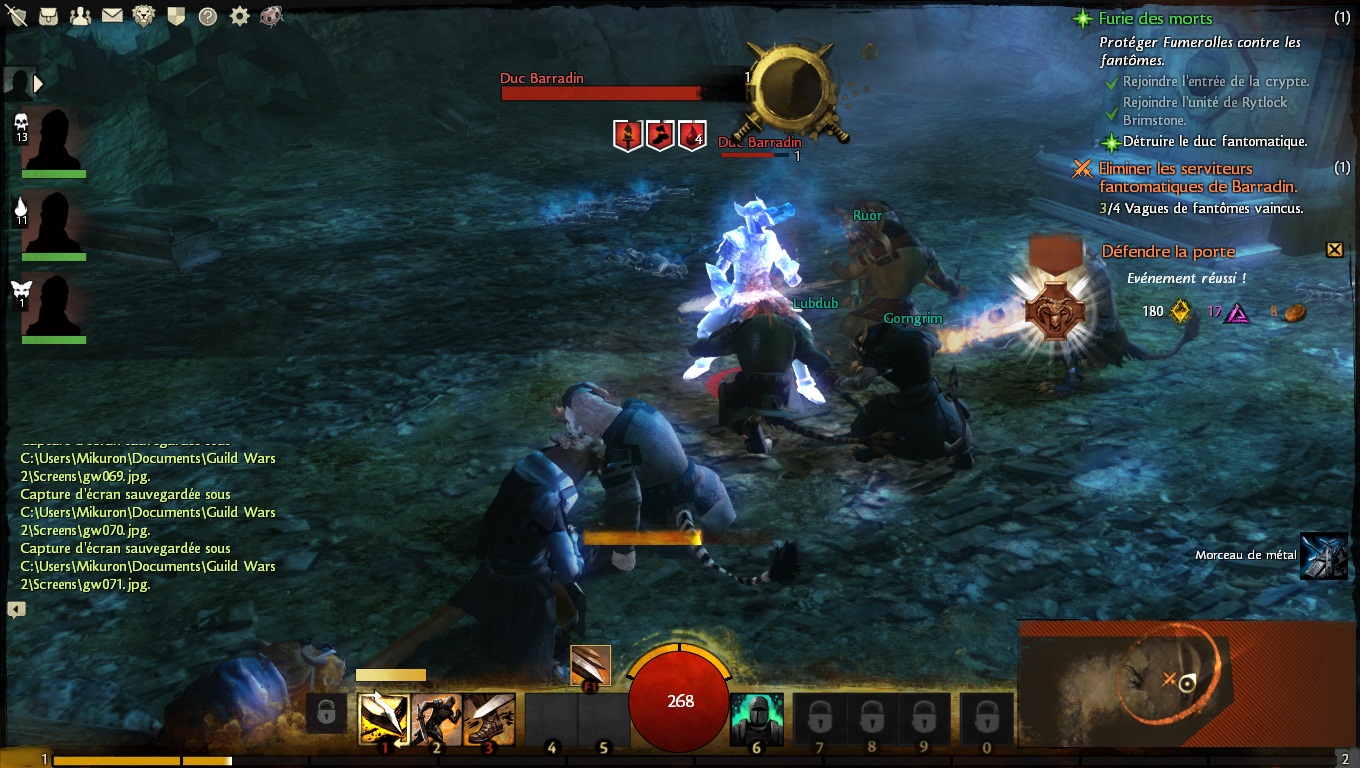1360x768 pixels.
Task: Use skill 2 running warrior ability
Action: pyautogui.click(x=436, y=718)
